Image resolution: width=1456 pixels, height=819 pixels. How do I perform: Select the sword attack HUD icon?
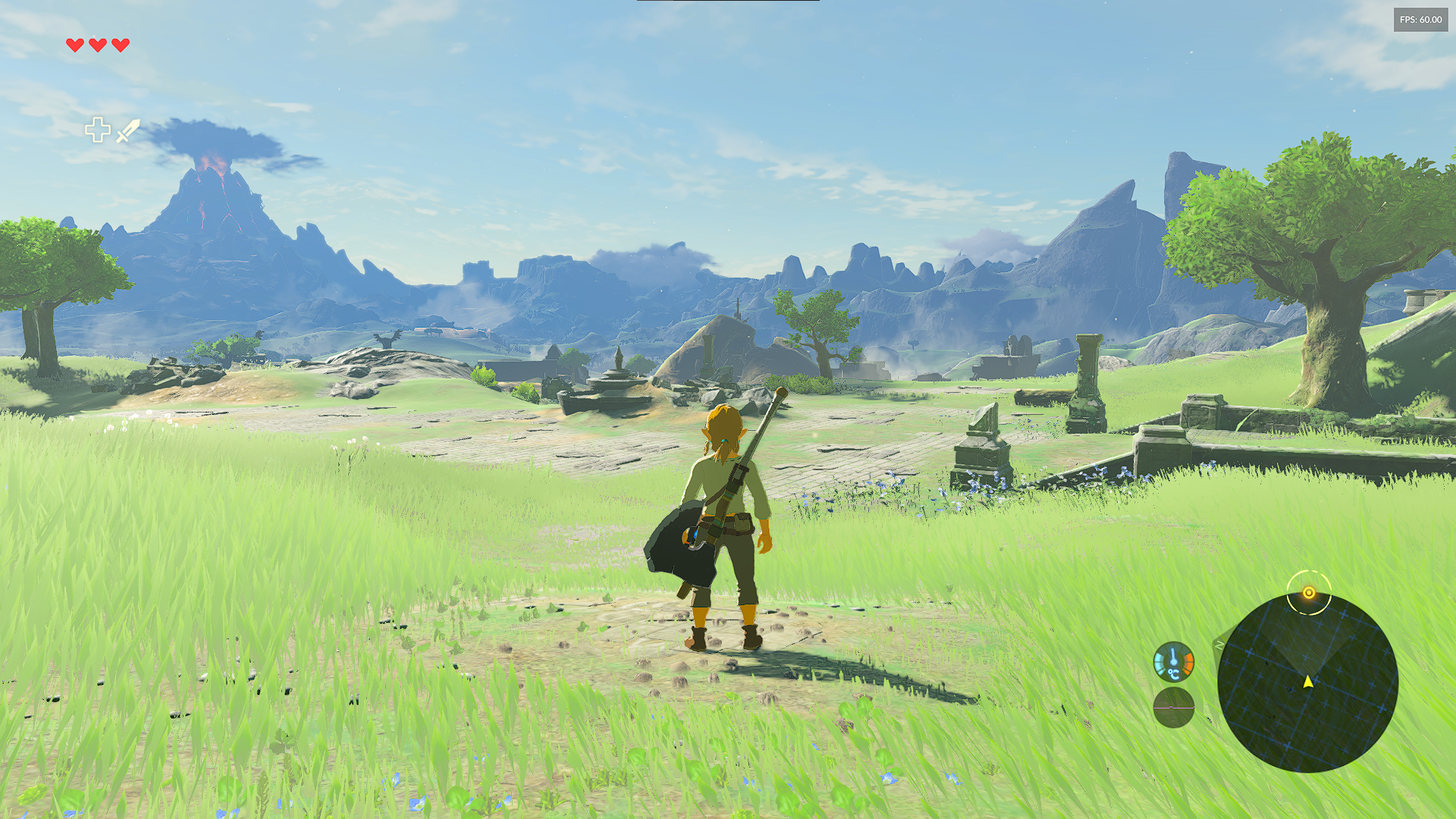click(127, 130)
